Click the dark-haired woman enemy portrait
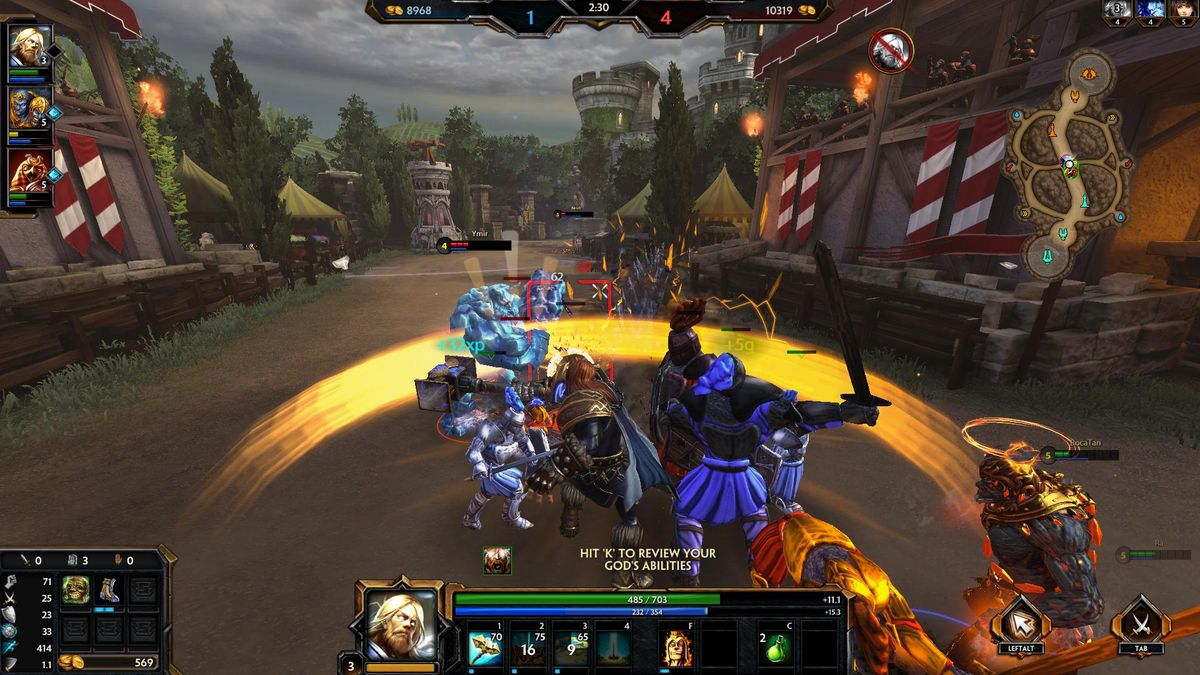Viewport: 1200px width, 675px height. pyautogui.click(x=1181, y=10)
